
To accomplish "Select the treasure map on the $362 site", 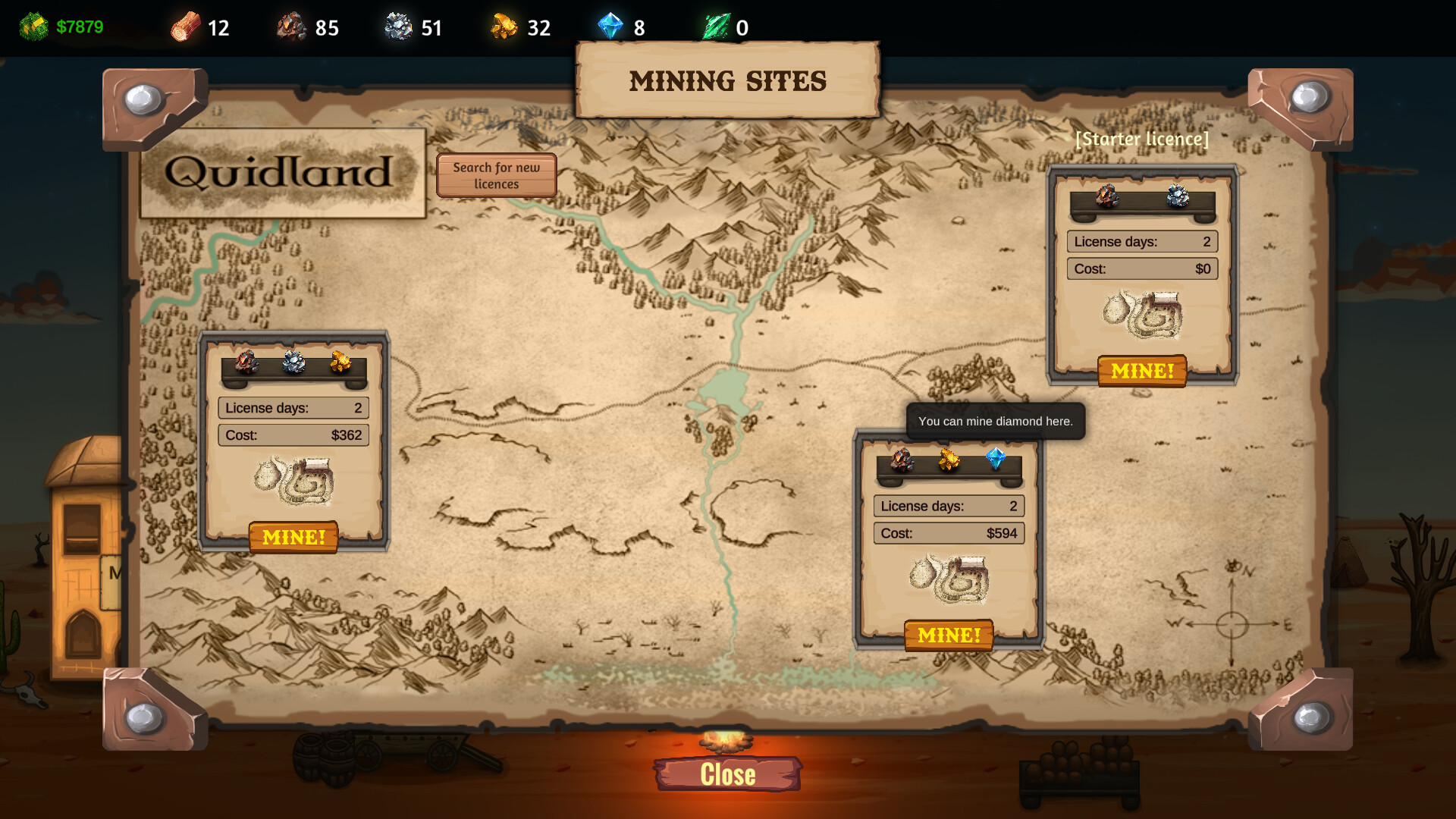I will click(294, 480).
